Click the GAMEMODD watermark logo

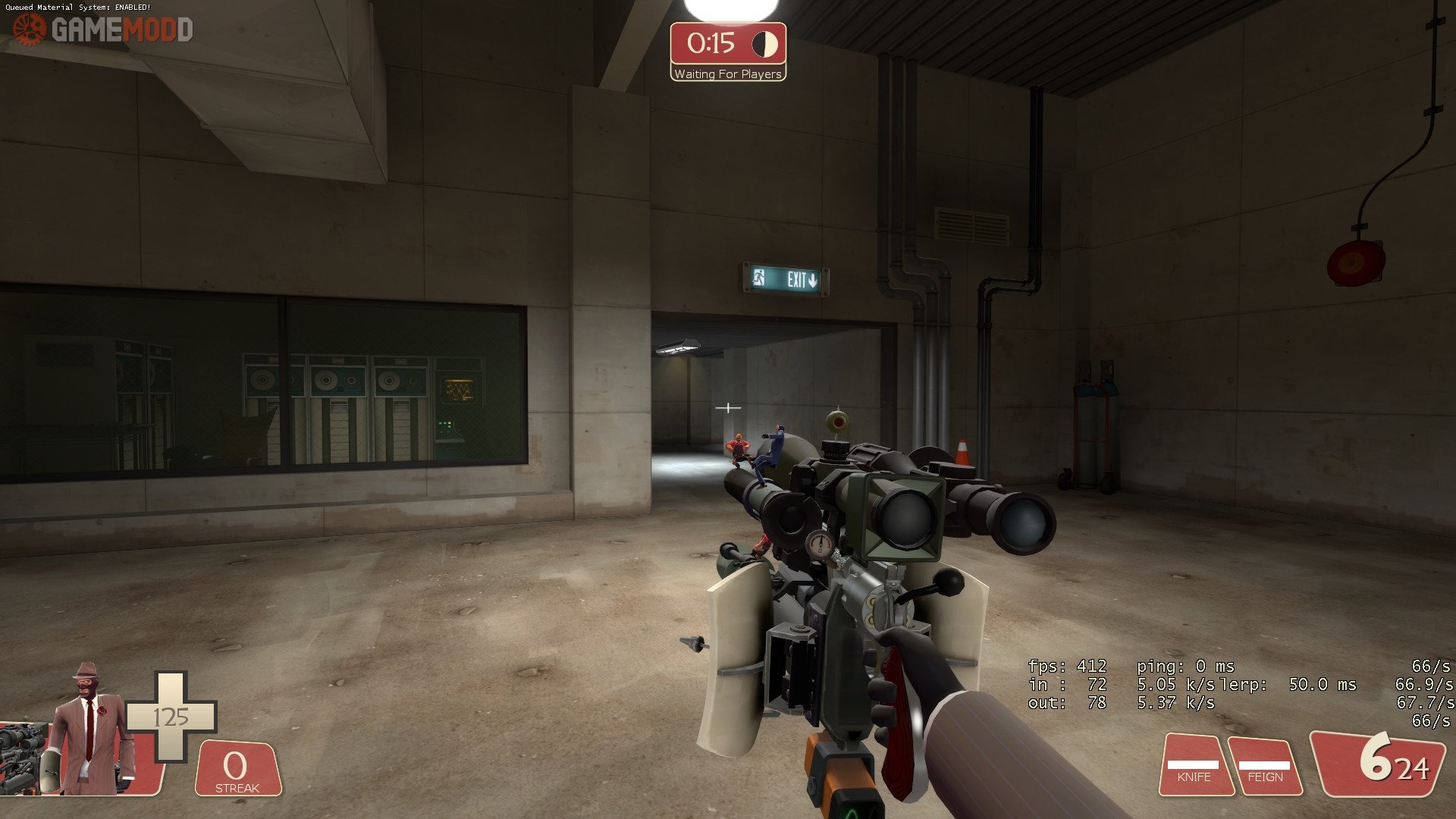(104, 30)
